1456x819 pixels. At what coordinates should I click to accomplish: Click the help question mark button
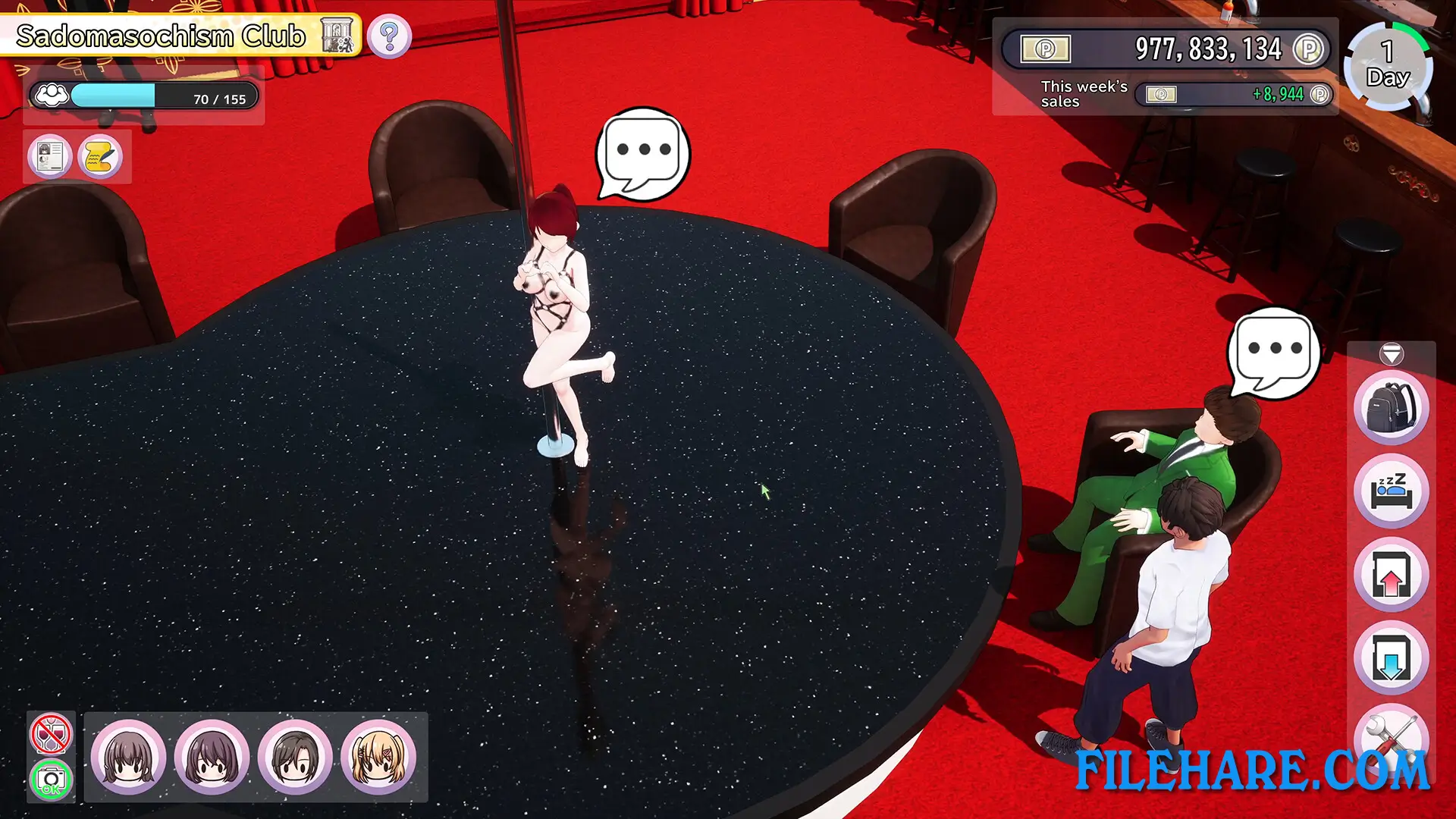point(389,36)
